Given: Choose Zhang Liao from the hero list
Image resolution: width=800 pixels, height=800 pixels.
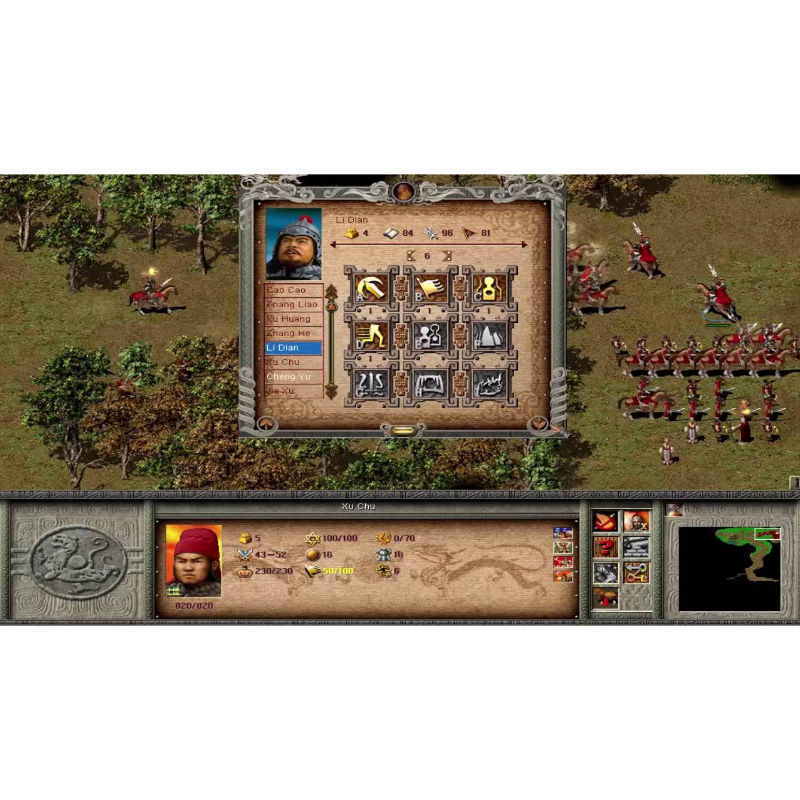Looking at the screenshot, I should [292, 304].
